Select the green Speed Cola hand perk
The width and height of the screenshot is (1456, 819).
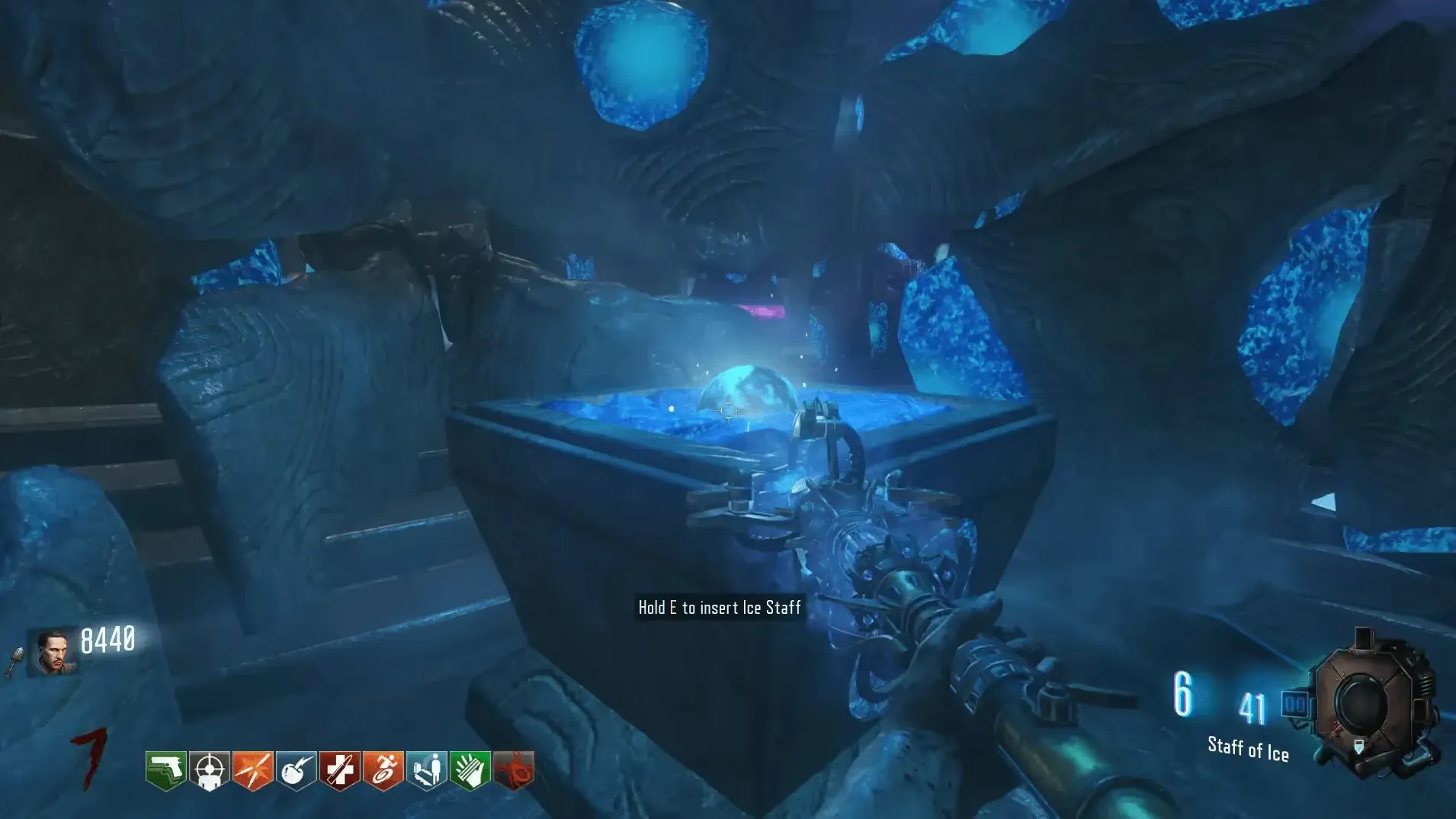470,770
